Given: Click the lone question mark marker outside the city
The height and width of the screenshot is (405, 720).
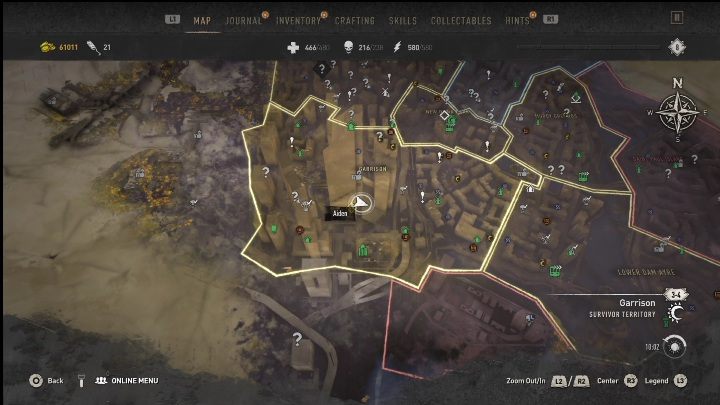Looking at the screenshot, I should coord(296,339).
